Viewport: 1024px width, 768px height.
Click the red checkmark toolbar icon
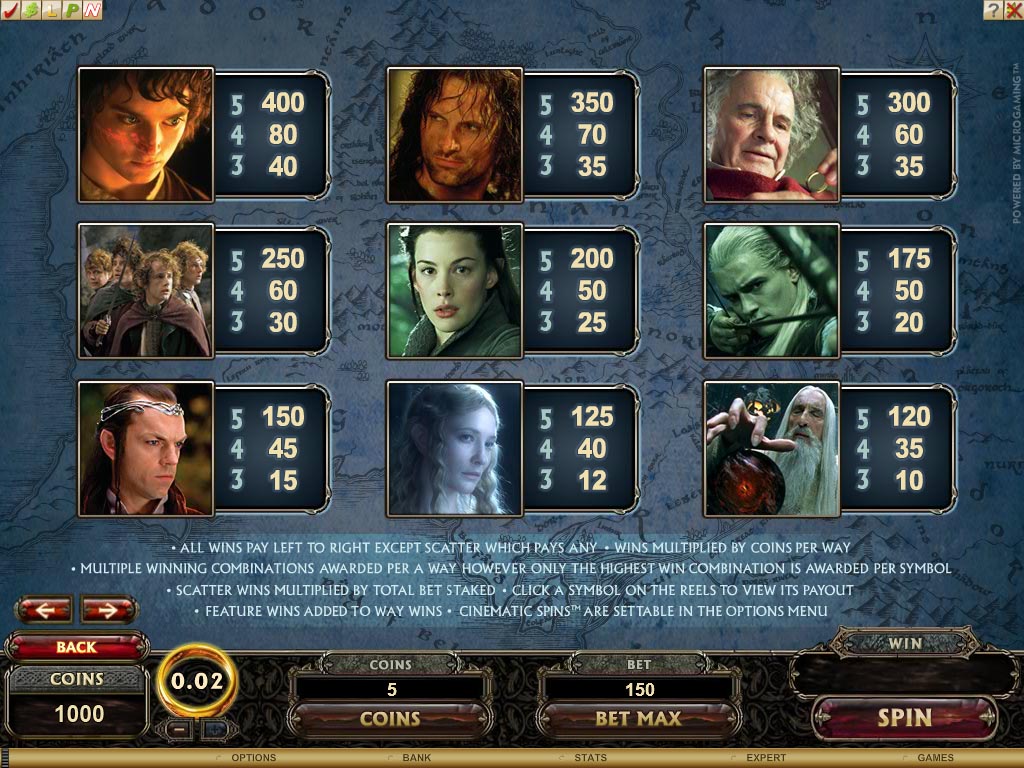point(10,10)
